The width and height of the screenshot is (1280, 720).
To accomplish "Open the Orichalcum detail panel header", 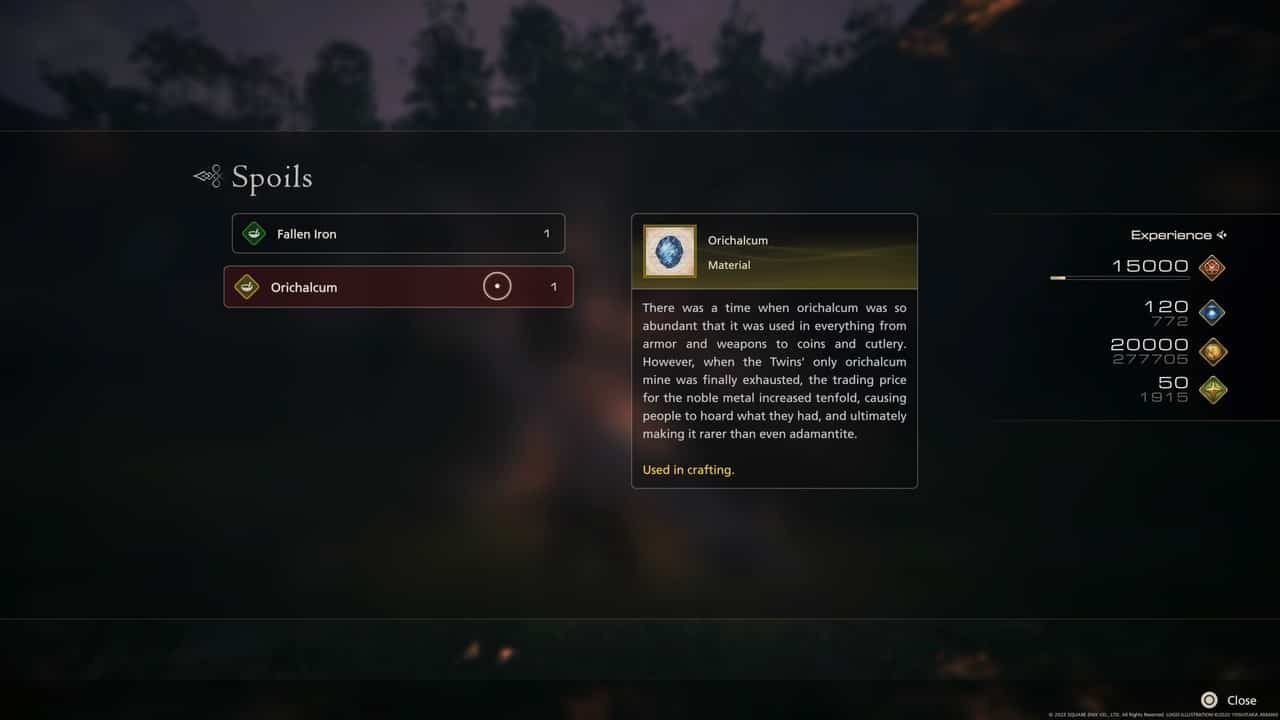I will tap(775, 252).
